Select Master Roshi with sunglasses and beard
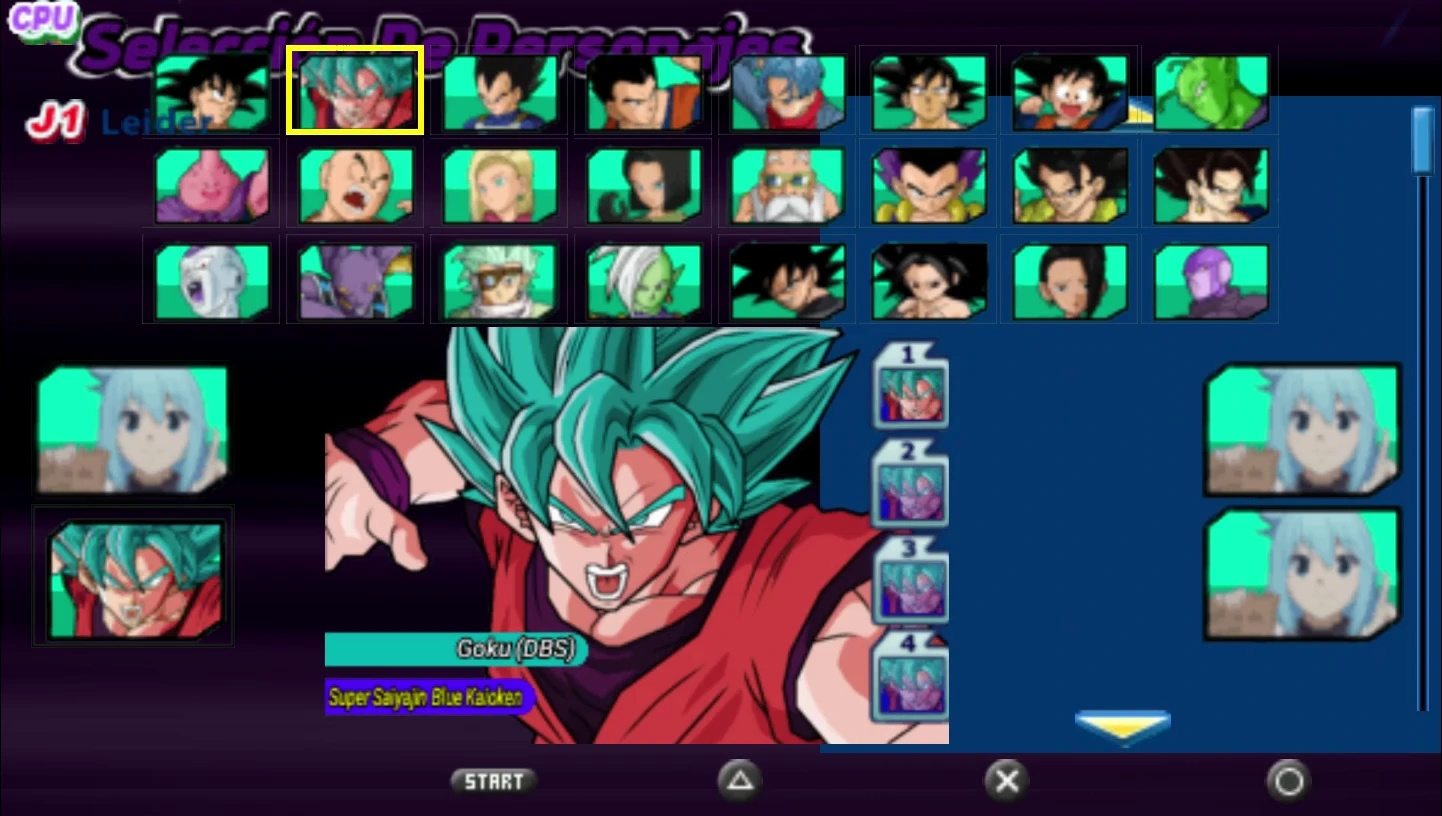 coord(788,185)
